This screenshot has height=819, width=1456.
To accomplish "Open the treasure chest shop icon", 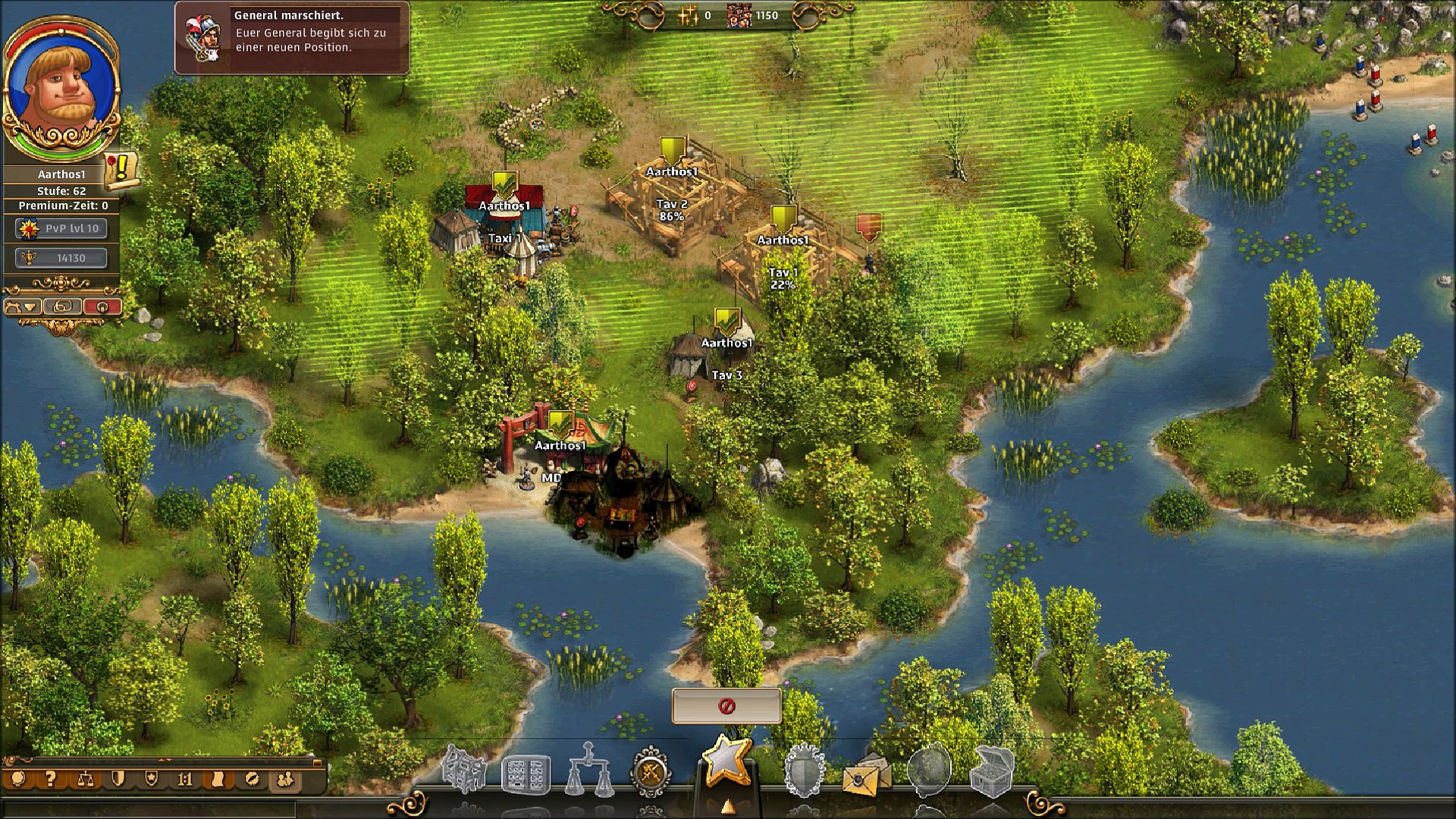I will (992, 771).
